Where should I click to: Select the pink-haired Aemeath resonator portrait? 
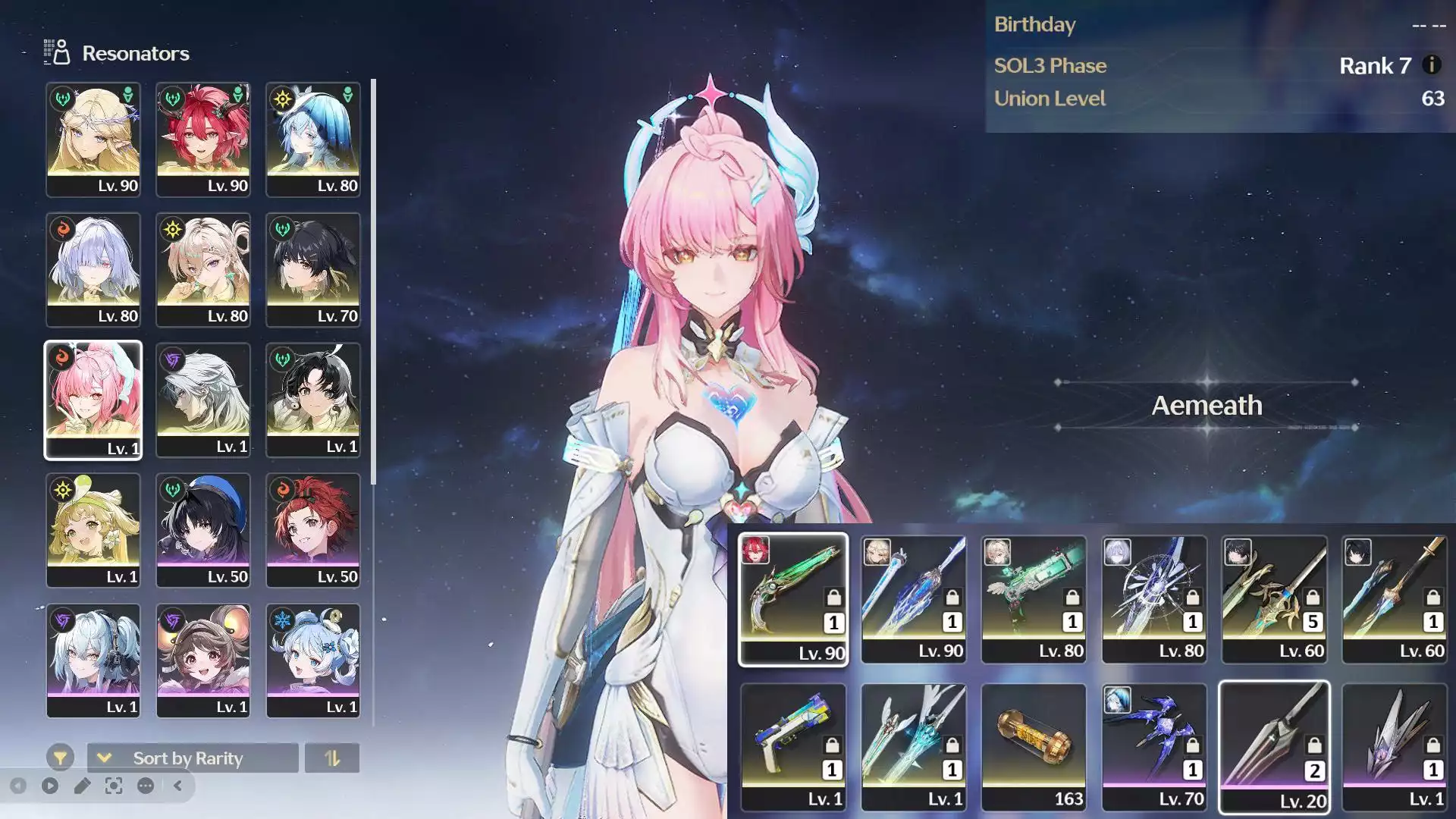coord(93,400)
